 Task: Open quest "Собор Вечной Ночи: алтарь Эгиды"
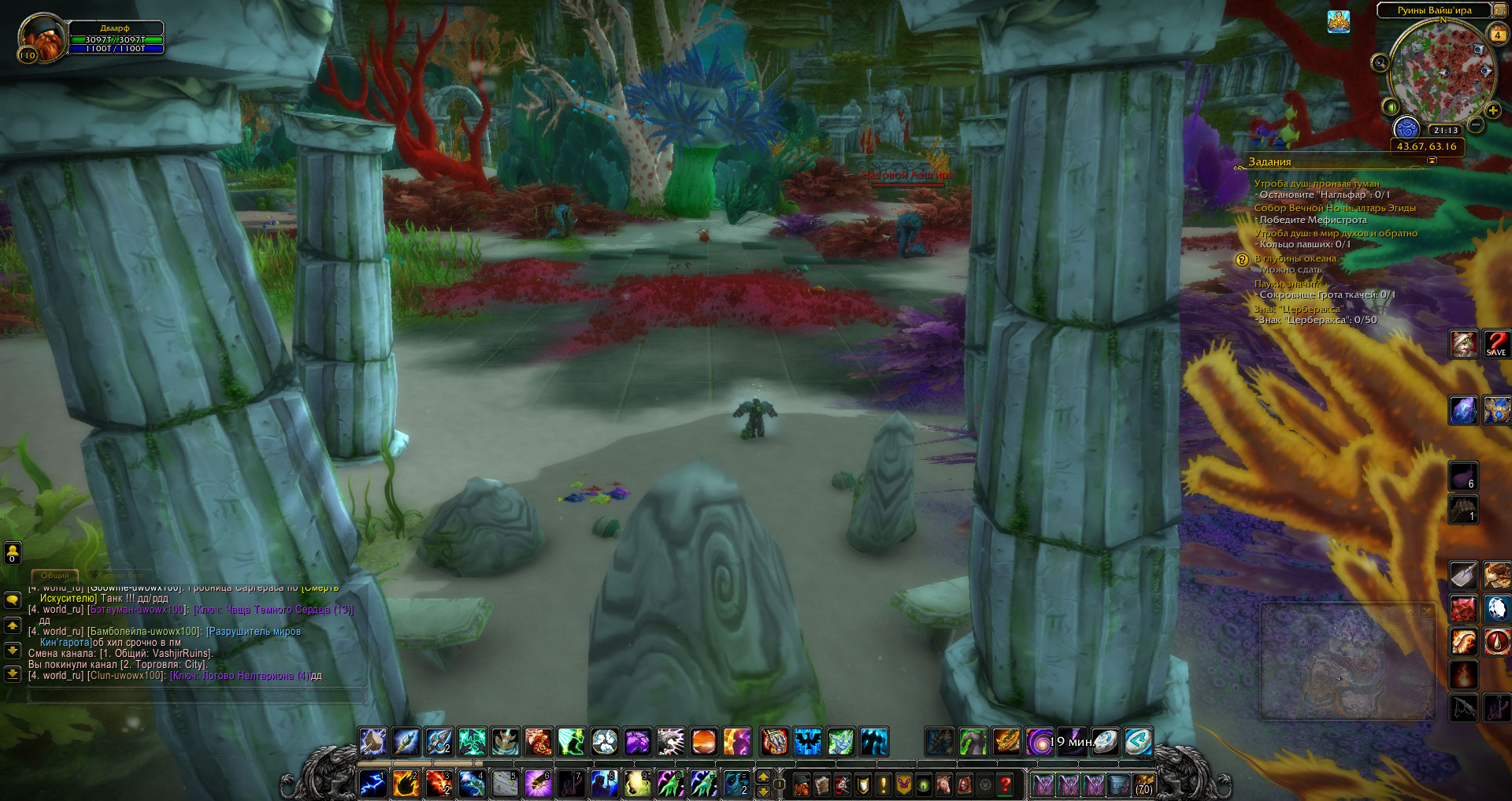[1334, 208]
